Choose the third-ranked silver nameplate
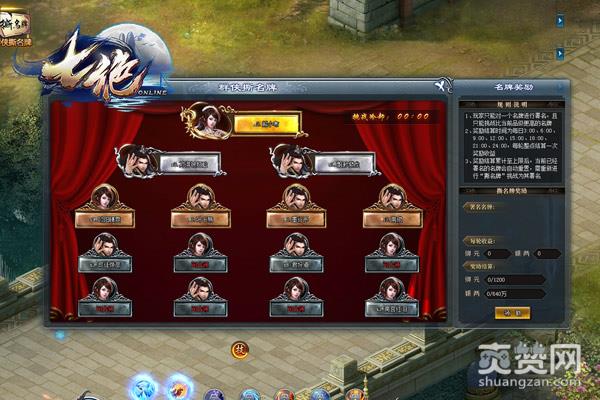 335,163
